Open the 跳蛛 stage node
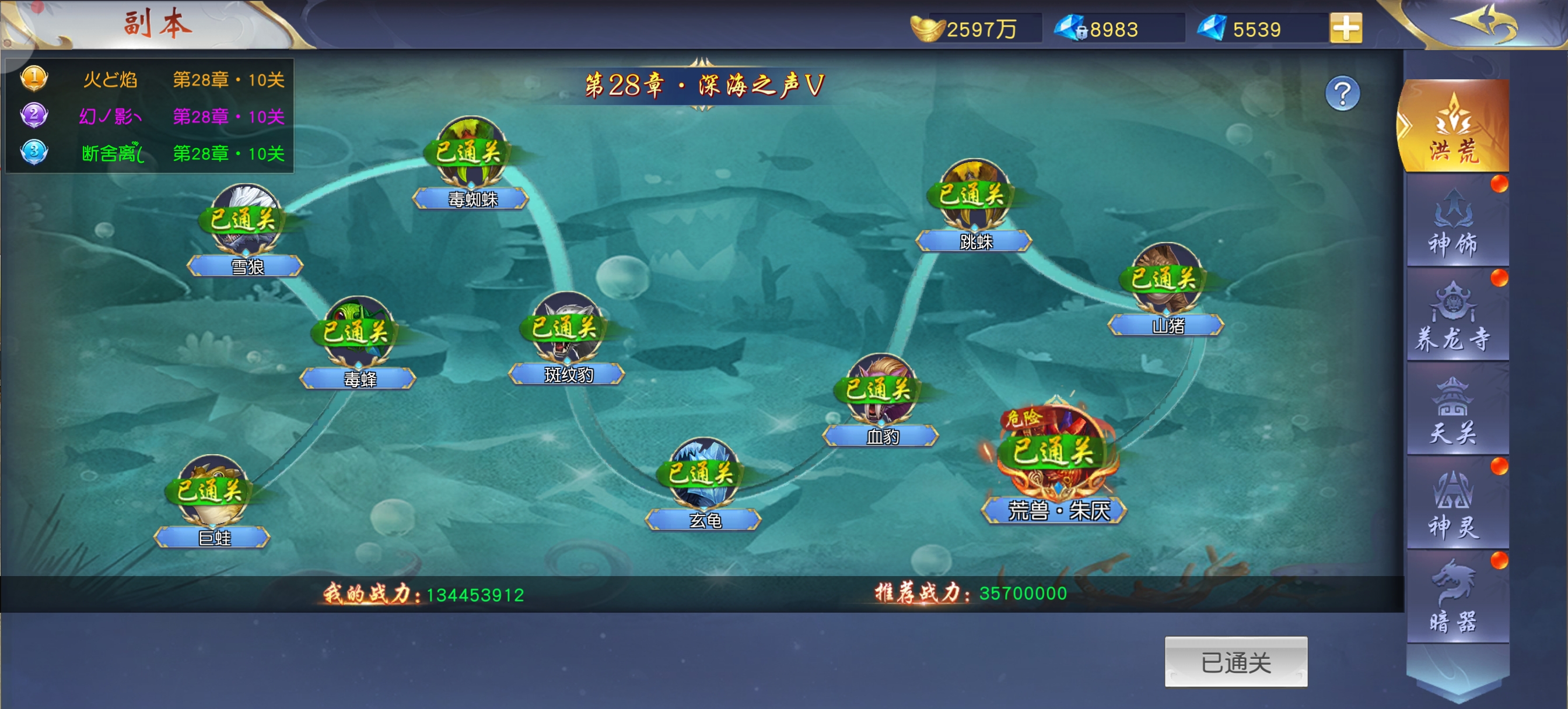 pyautogui.click(x=974, y=196)
